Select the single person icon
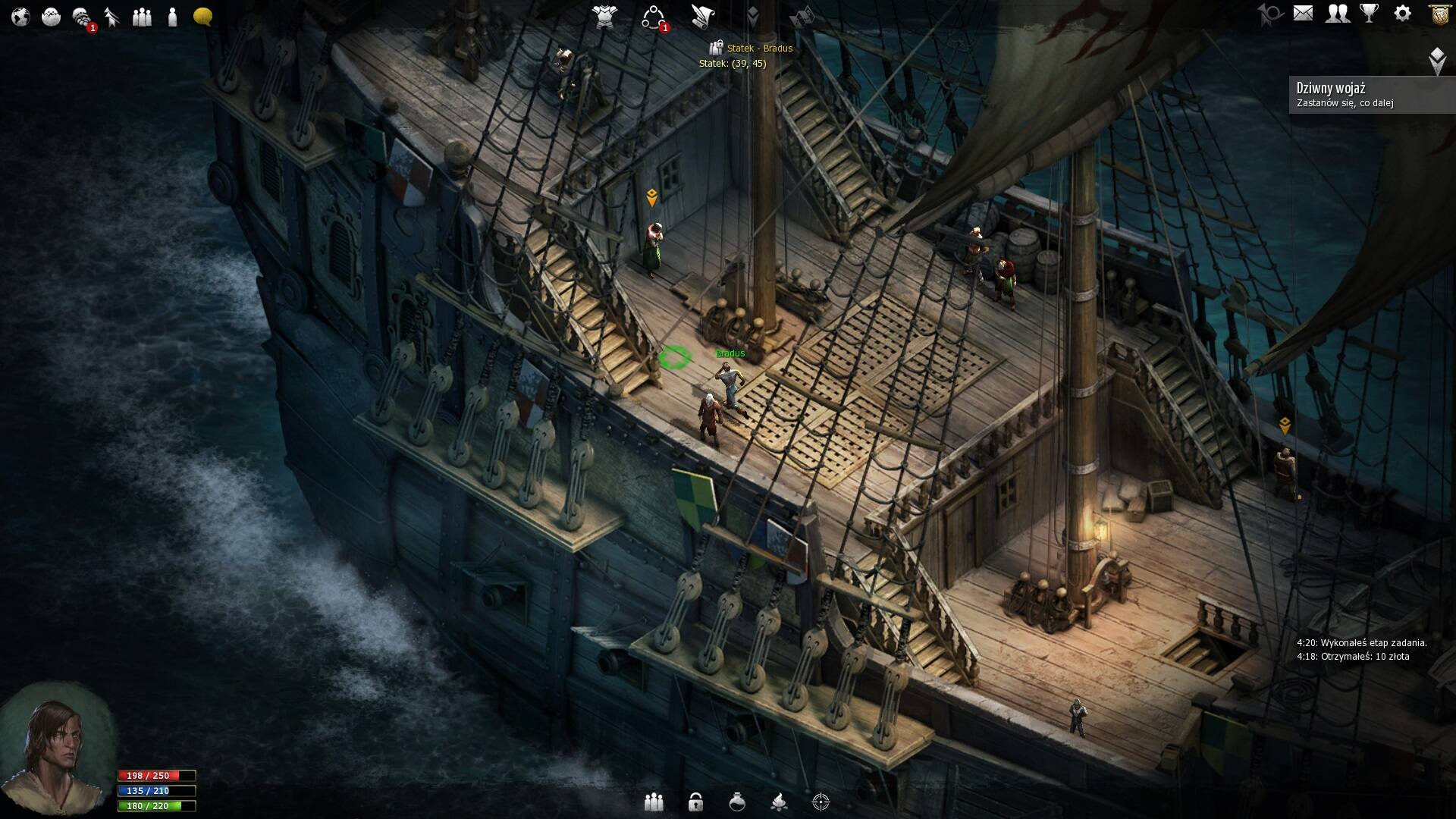The width and height of the screenshot is (1456, 819). 172,17
